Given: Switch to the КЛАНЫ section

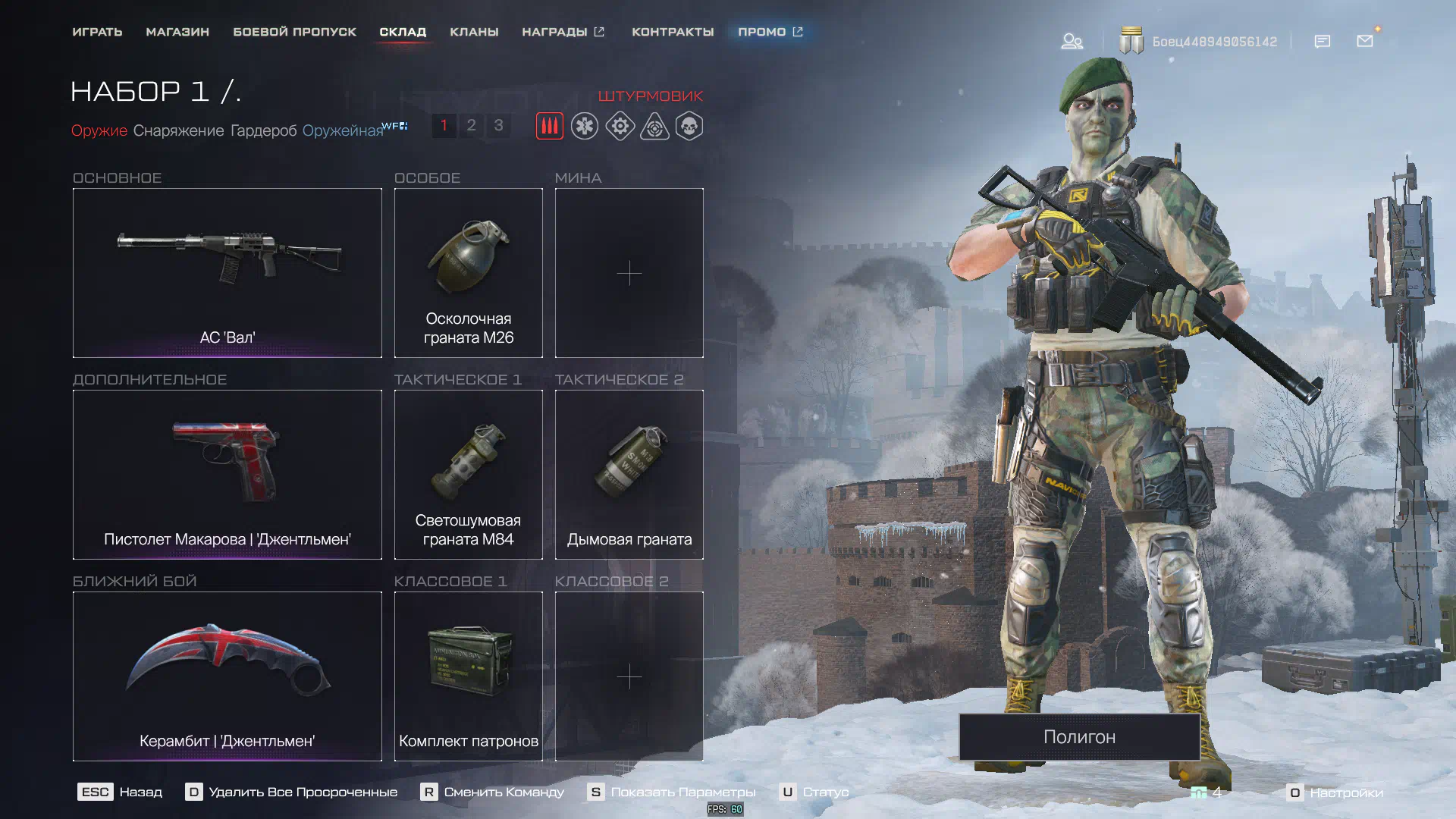Looking at the screenshot, I should point(474,32).
